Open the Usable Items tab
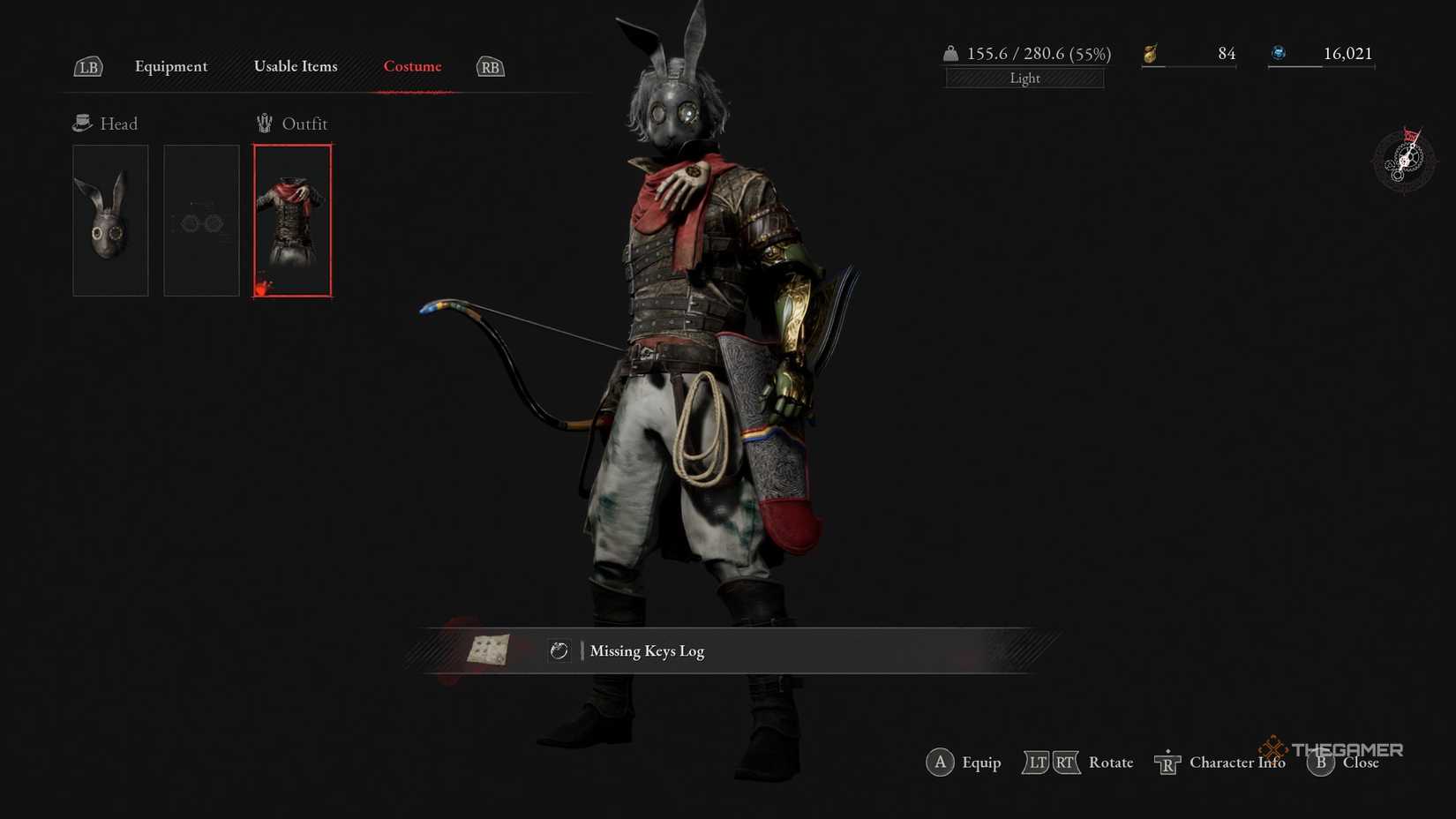Screen dimensions: 1456x819 point(296,65)
